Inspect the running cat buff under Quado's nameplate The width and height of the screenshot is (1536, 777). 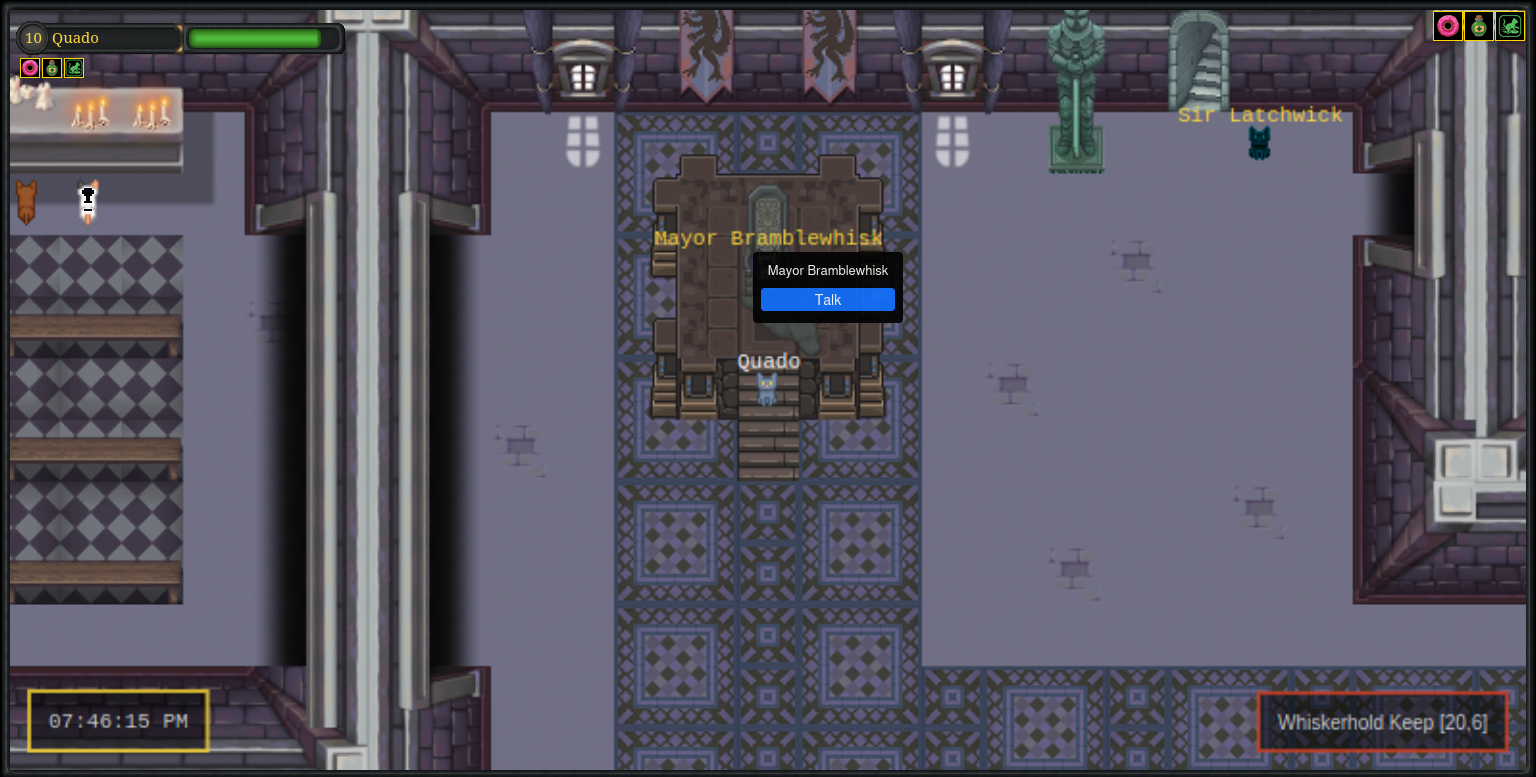pos(74,68)
